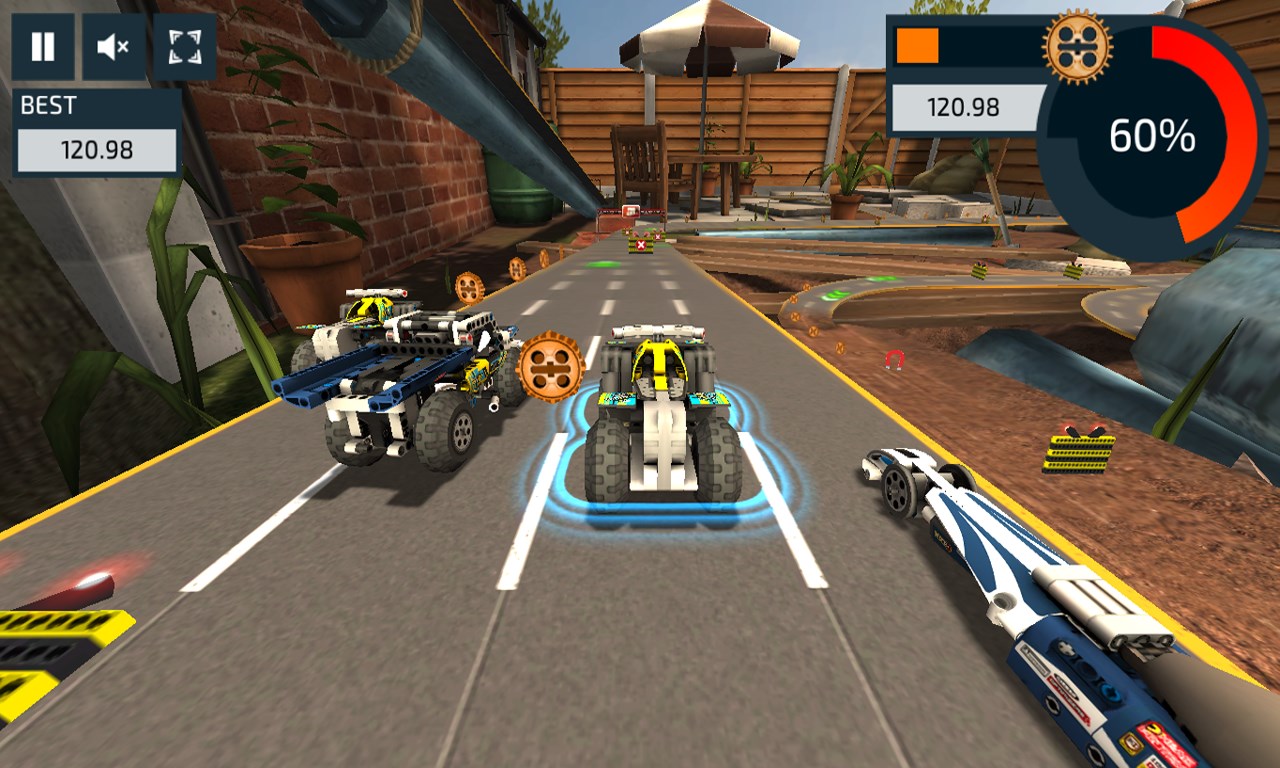1280x768 pixels.
Task: Click the BEST score value 120.98
Action: pos(96,152)
